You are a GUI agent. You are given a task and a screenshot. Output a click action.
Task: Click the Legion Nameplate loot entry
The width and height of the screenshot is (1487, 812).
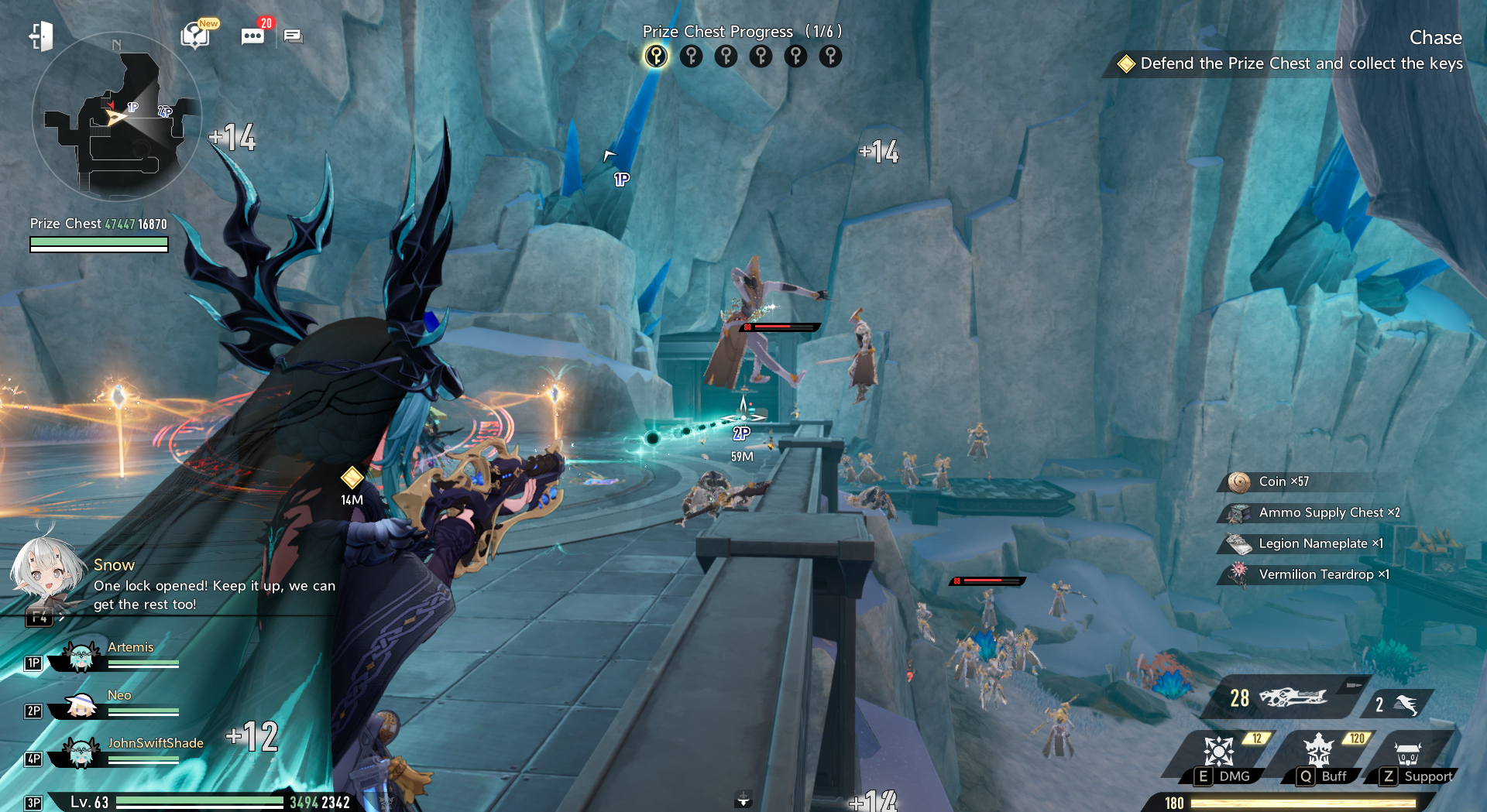coord(1320,543)
